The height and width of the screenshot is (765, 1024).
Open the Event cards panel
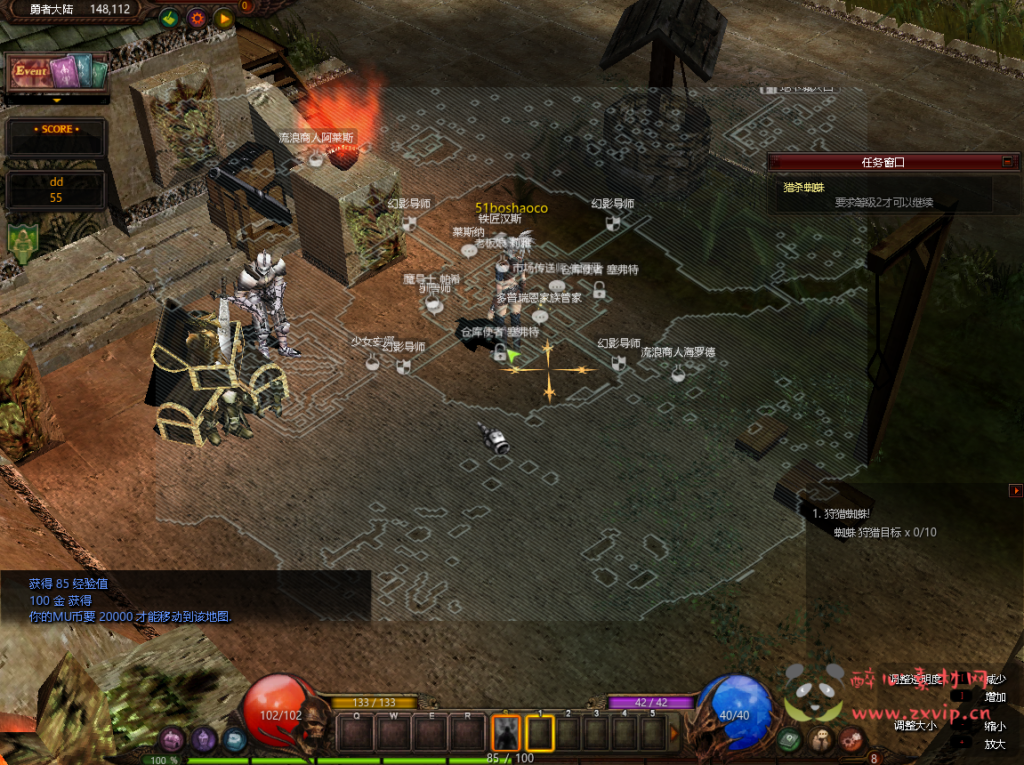56,73
